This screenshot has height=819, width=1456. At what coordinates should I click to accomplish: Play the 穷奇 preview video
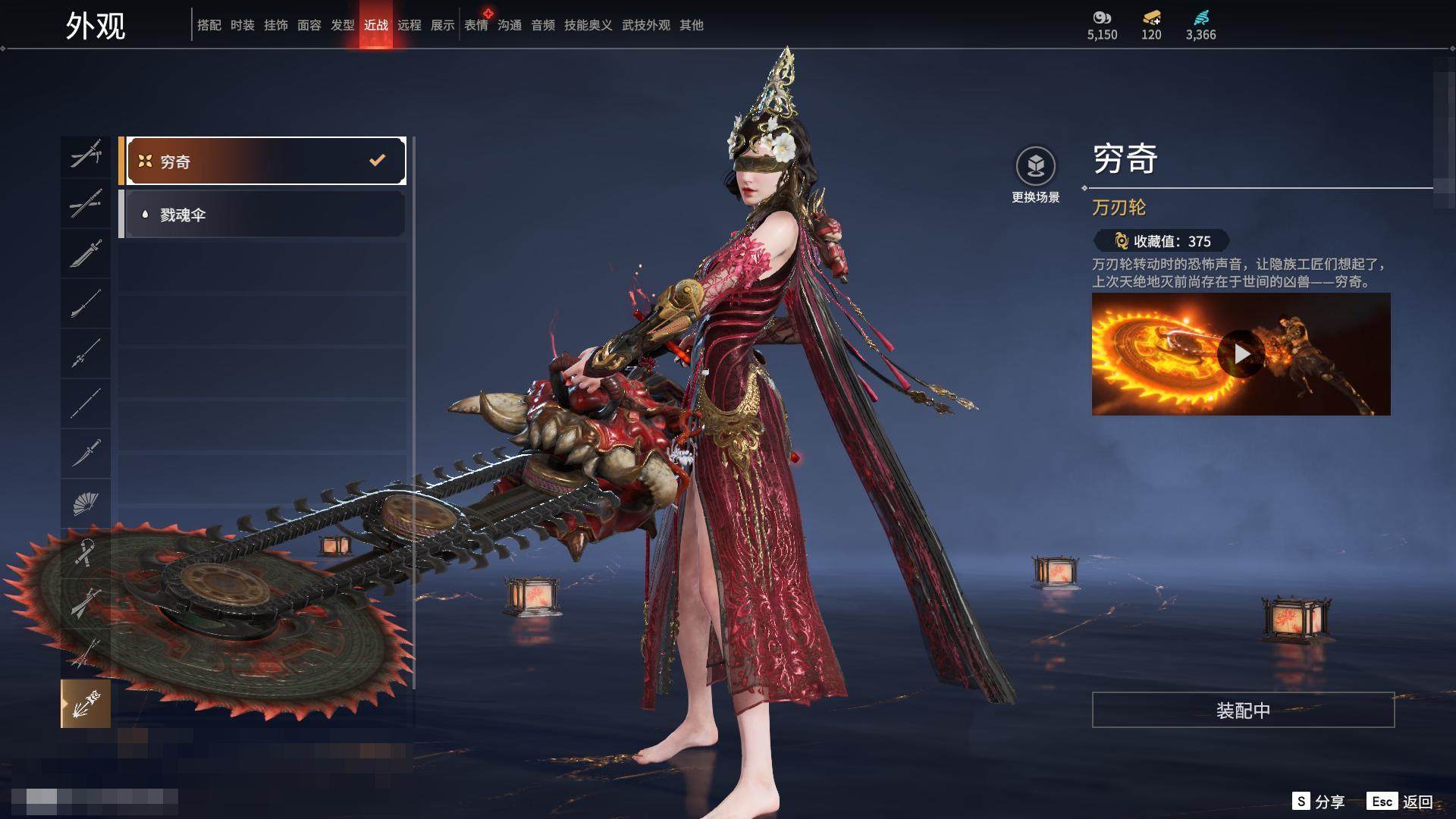coord(1241,354)
